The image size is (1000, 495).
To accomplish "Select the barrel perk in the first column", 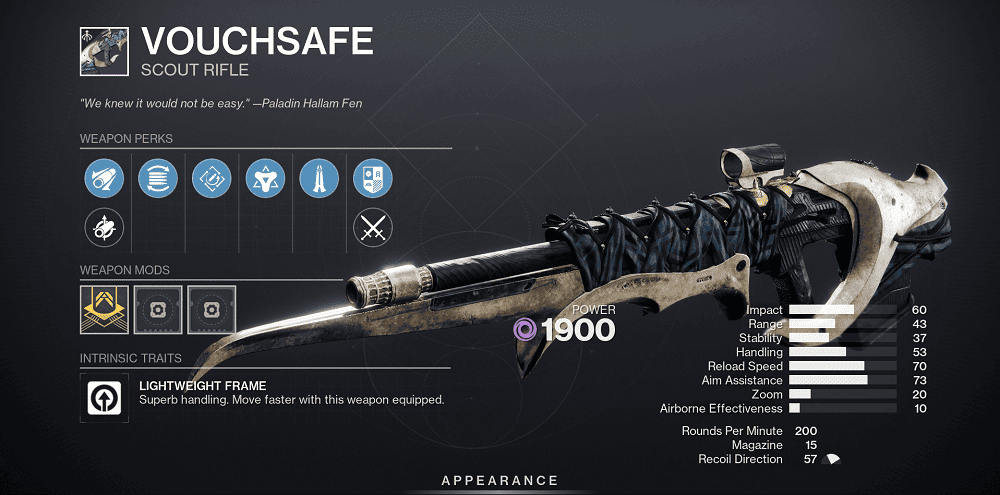I will (104, 179).
